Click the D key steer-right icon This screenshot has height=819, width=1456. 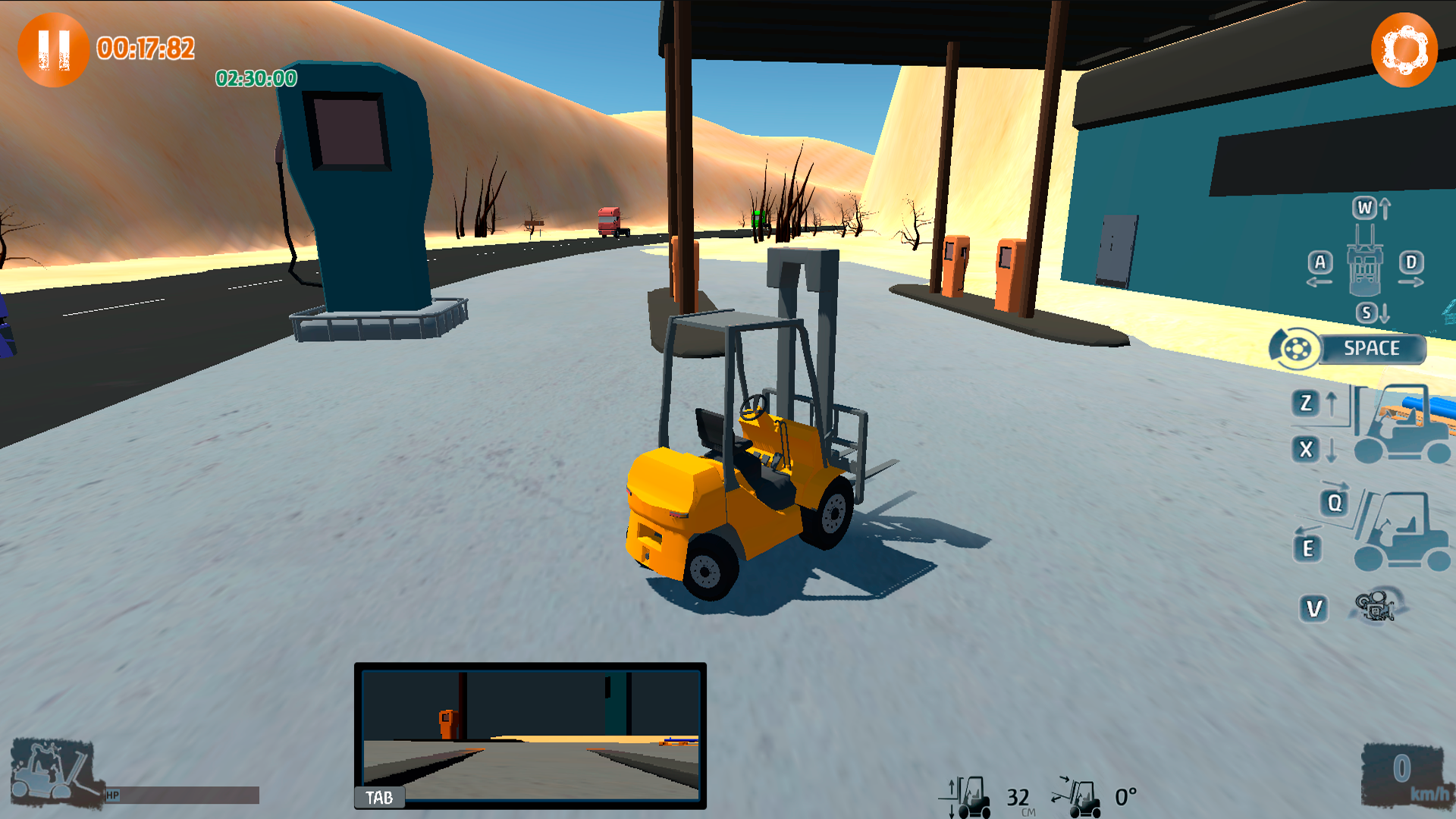[1412, 260]
